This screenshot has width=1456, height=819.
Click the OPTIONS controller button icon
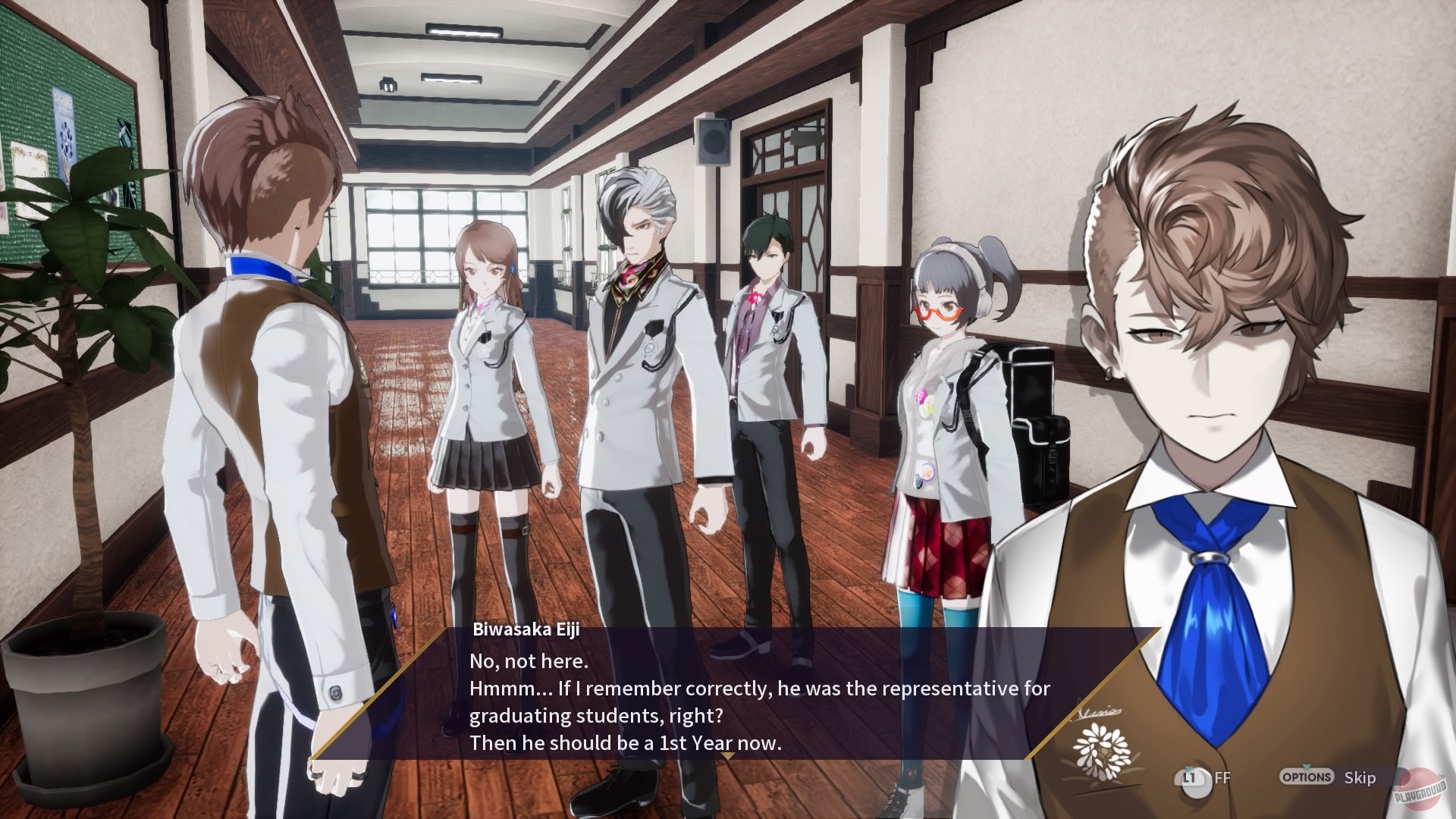[x=1308, y=777]
